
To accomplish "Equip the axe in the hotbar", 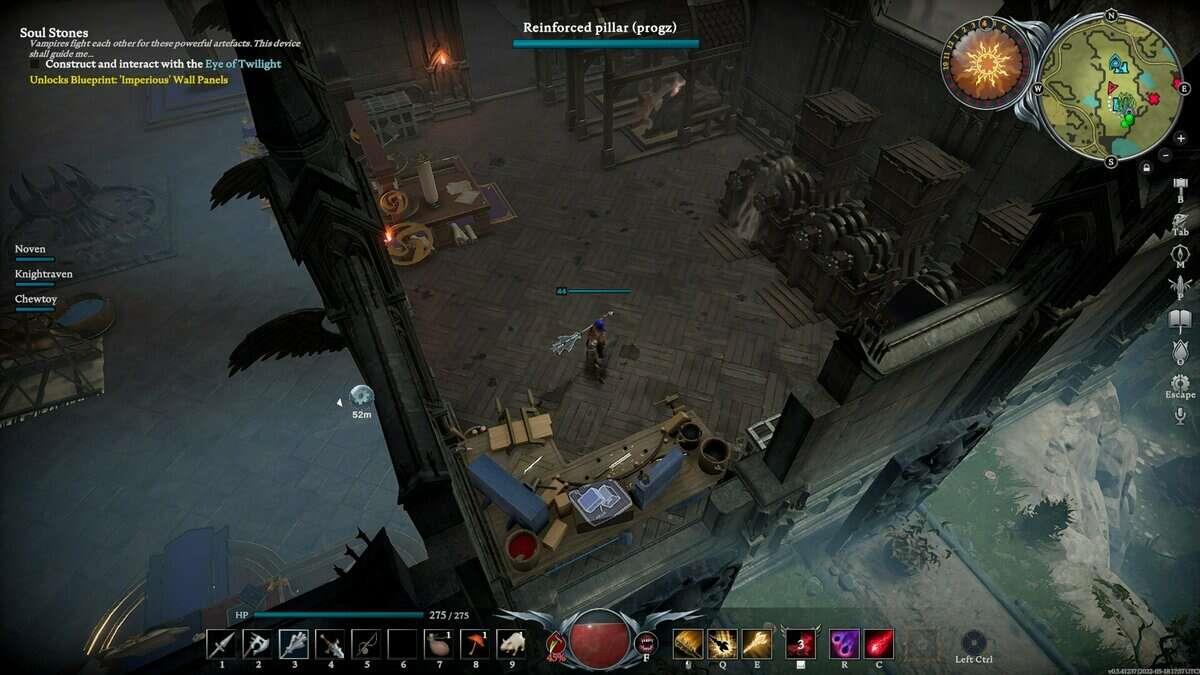I will 257,644.
